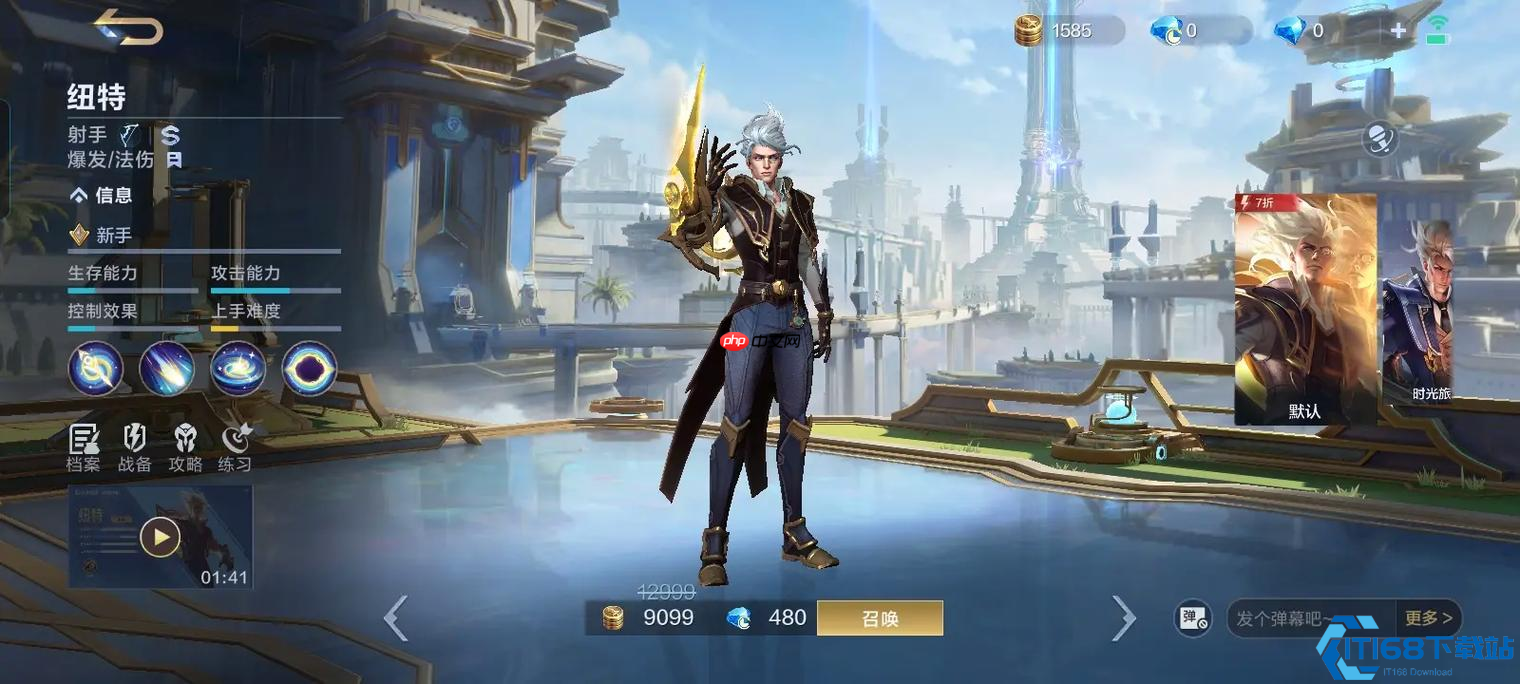The width and height of the screenshot is (1520, 684).
Task: Select the 默认 default skin card
Action: pos(1305,310)
